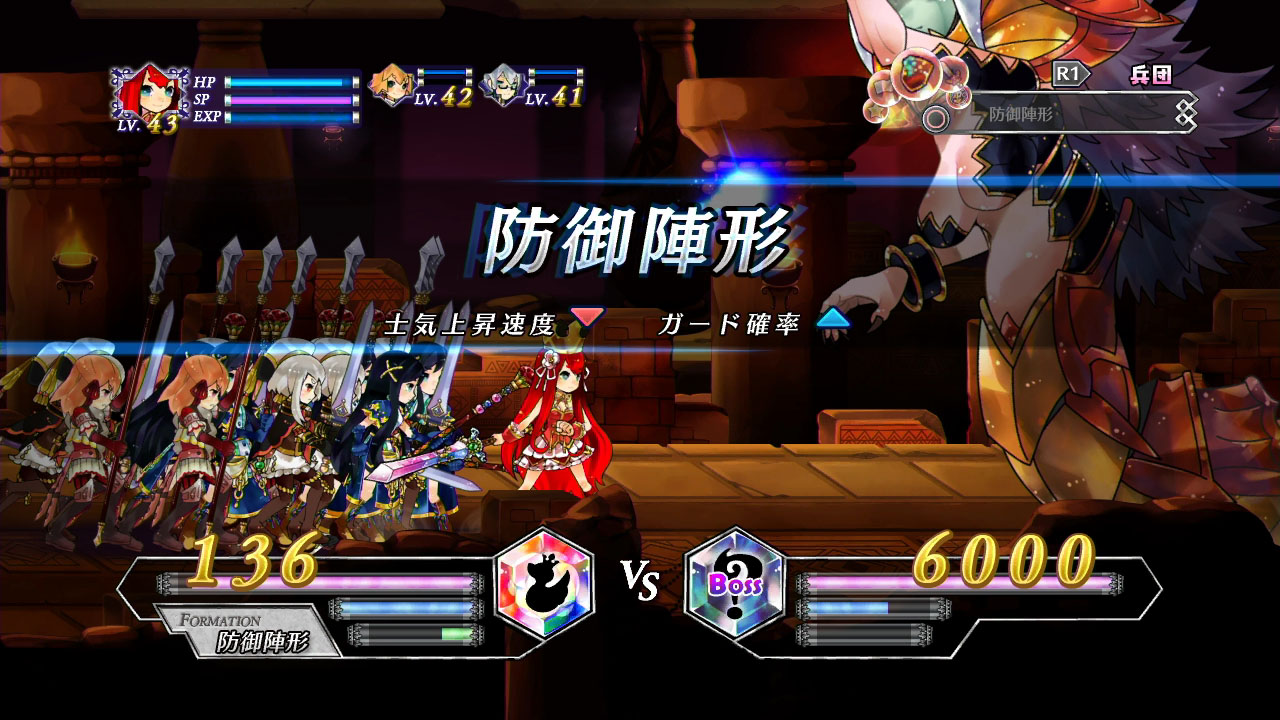Screen dimensions: 1280x720
Task: Click the shield item bubble near the brigade gauge
Action: pyautogui.click(x=916, y=78)
